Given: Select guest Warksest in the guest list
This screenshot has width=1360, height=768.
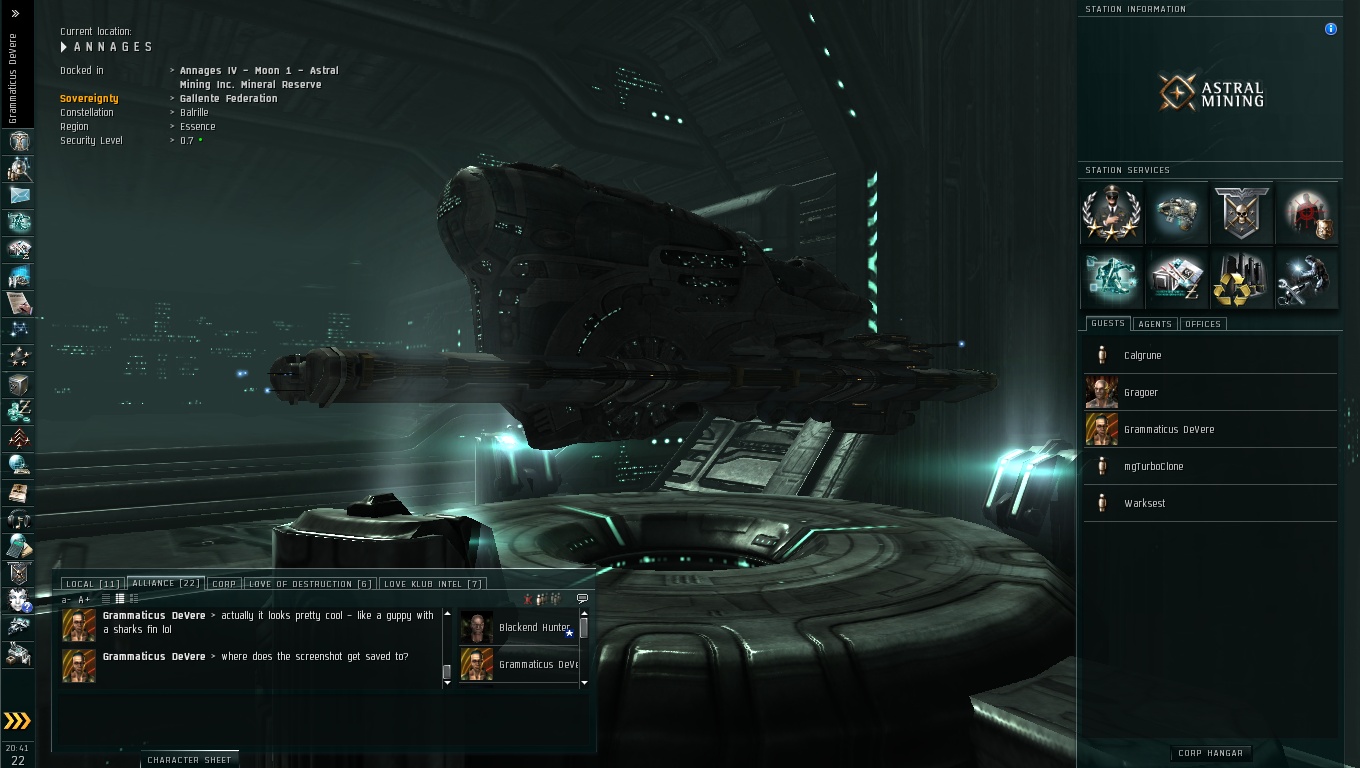Looking at the screenshot, I should [x=1144, y=504].
